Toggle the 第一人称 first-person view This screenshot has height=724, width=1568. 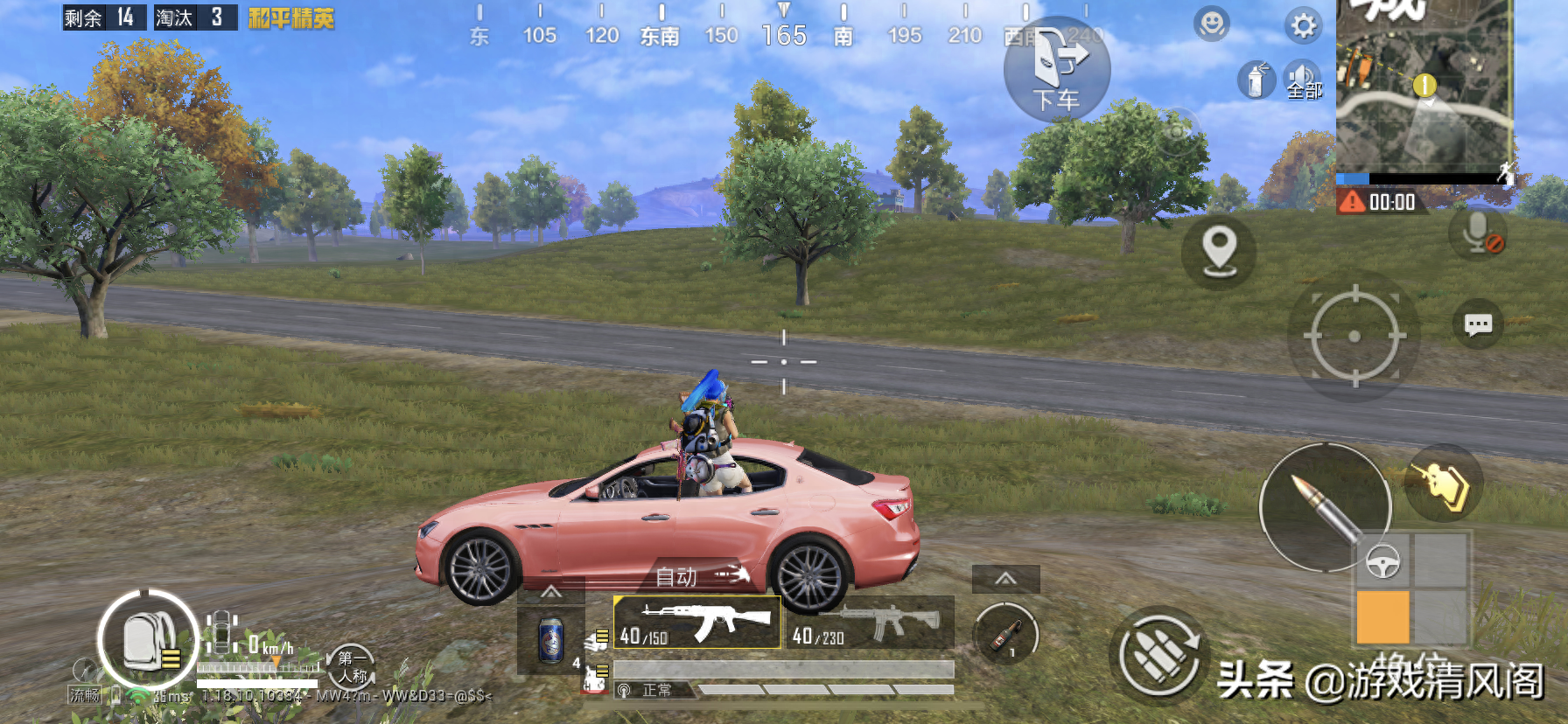pos(352,667)
